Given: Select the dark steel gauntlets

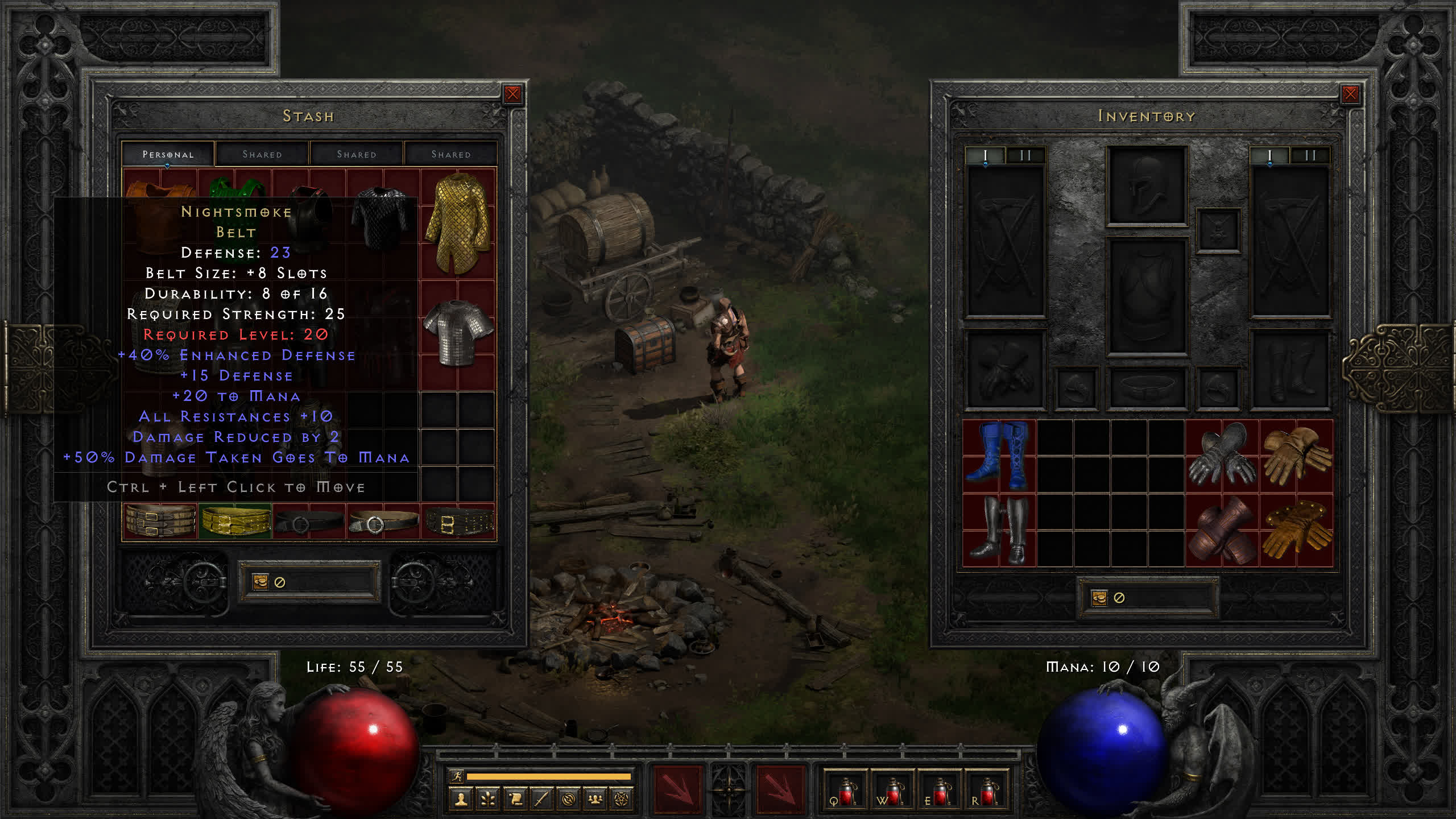Looking at the screenshot, I should 1222,456.
